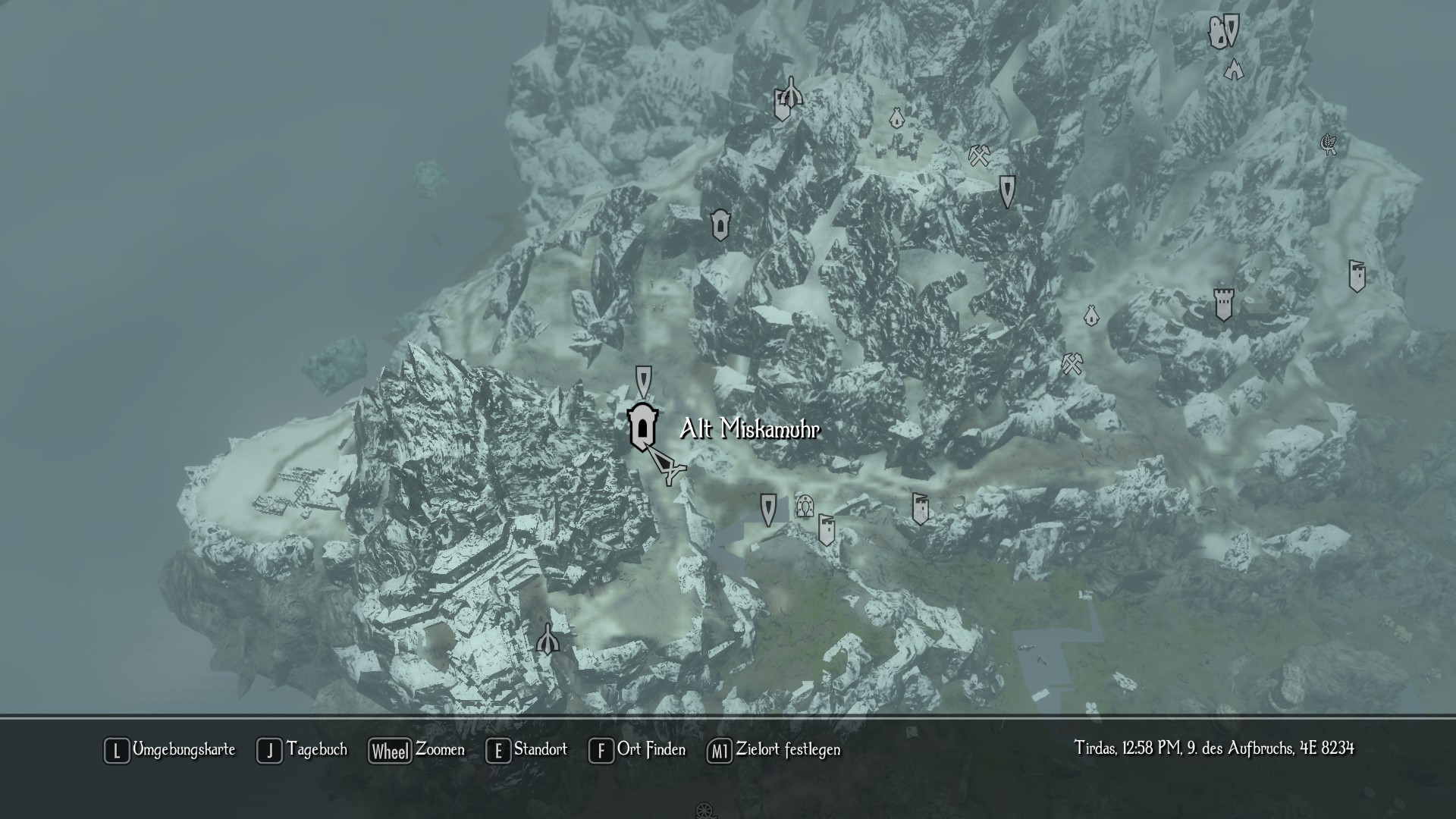
Task: Open the Umgebungskarte local map
Action: click(x=169, y=750)
